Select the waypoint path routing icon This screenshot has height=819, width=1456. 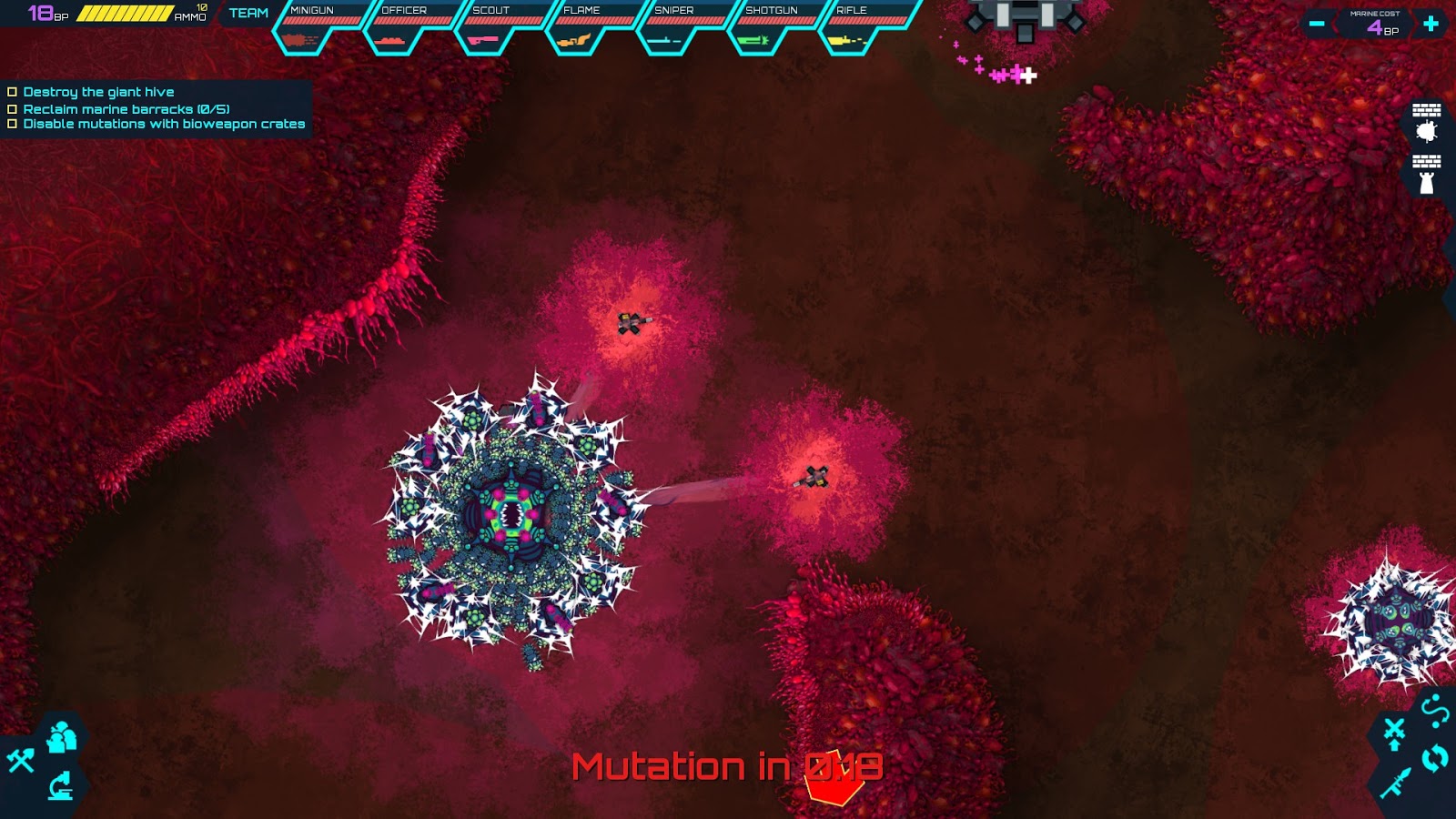[1435, 710]
